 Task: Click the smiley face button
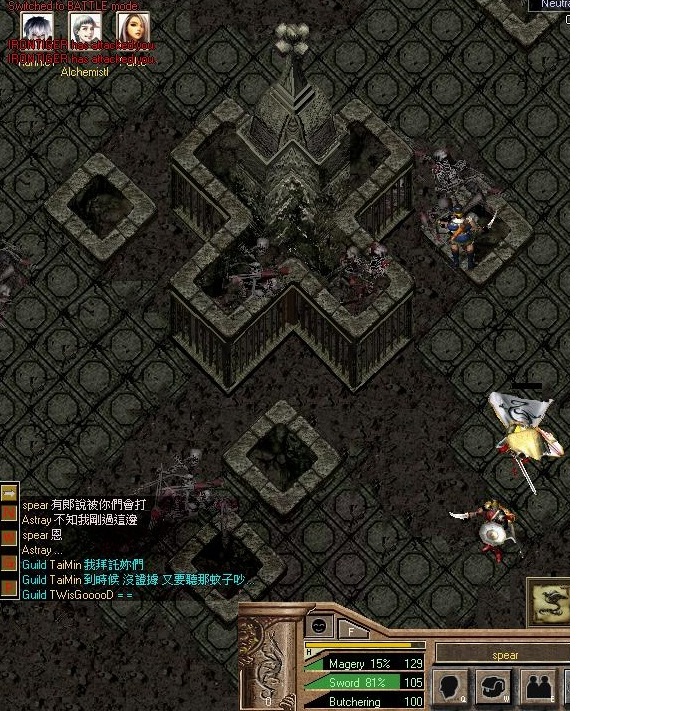(320, 625)
